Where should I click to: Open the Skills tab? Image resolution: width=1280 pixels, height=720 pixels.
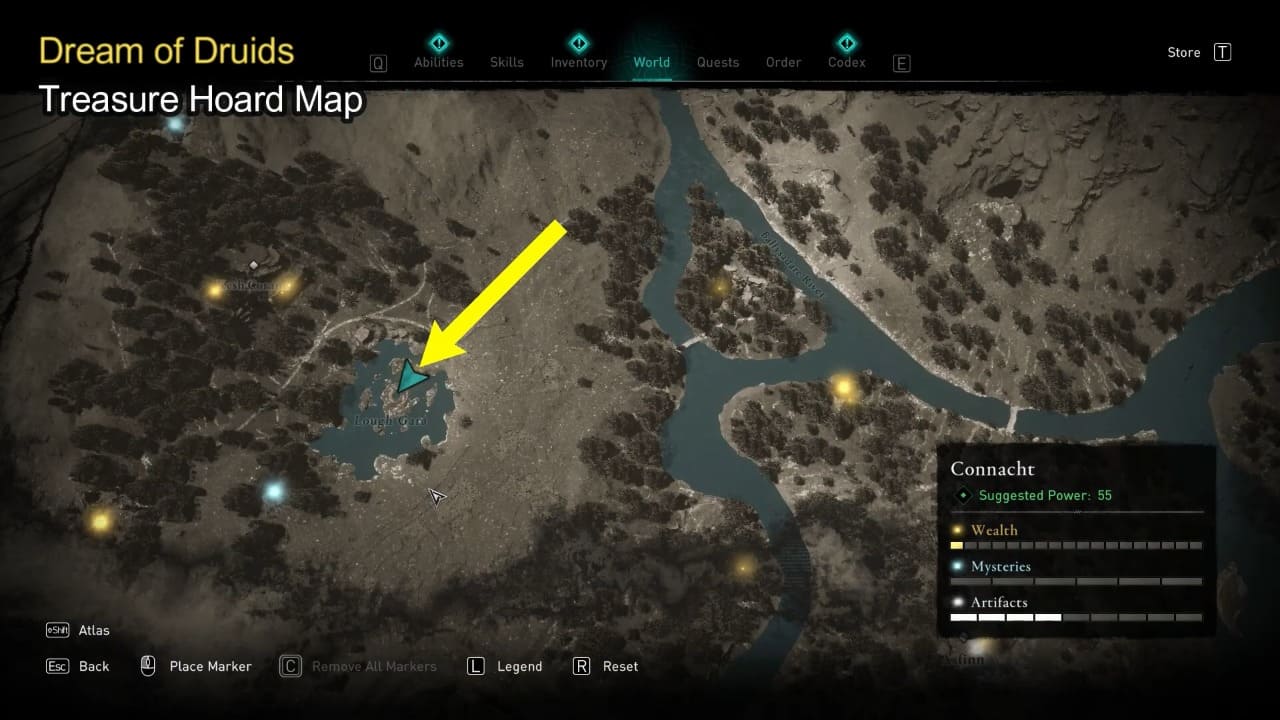point(506,61)
